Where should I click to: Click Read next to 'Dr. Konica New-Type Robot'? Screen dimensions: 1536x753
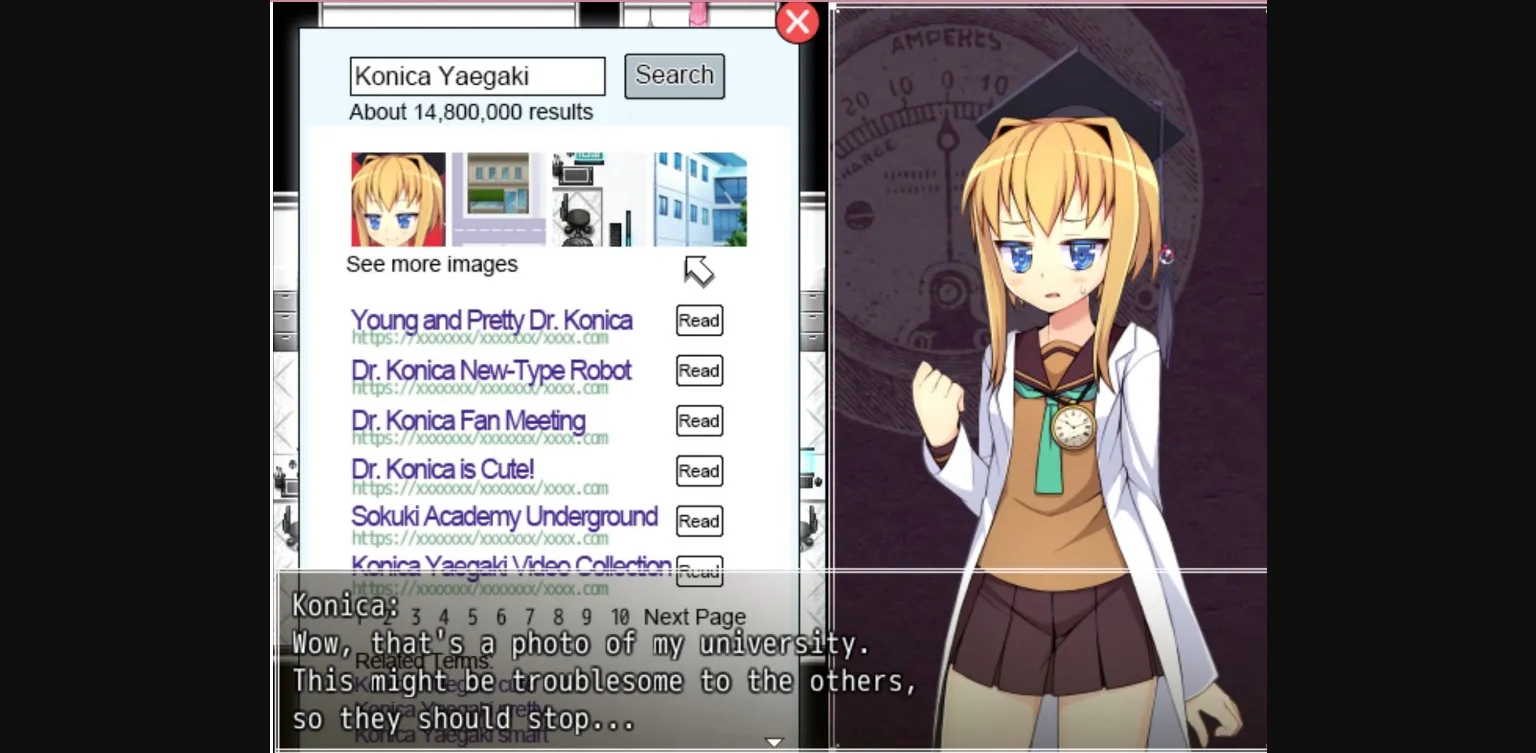698,370
